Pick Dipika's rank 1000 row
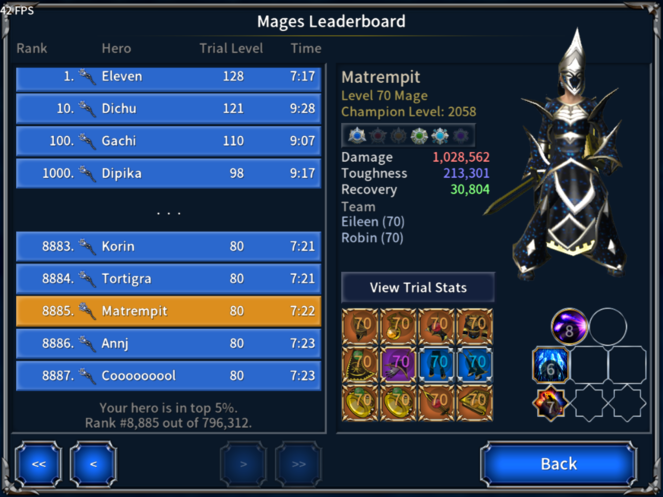Screen dimensions: 663x497 [x=168, y=173]
